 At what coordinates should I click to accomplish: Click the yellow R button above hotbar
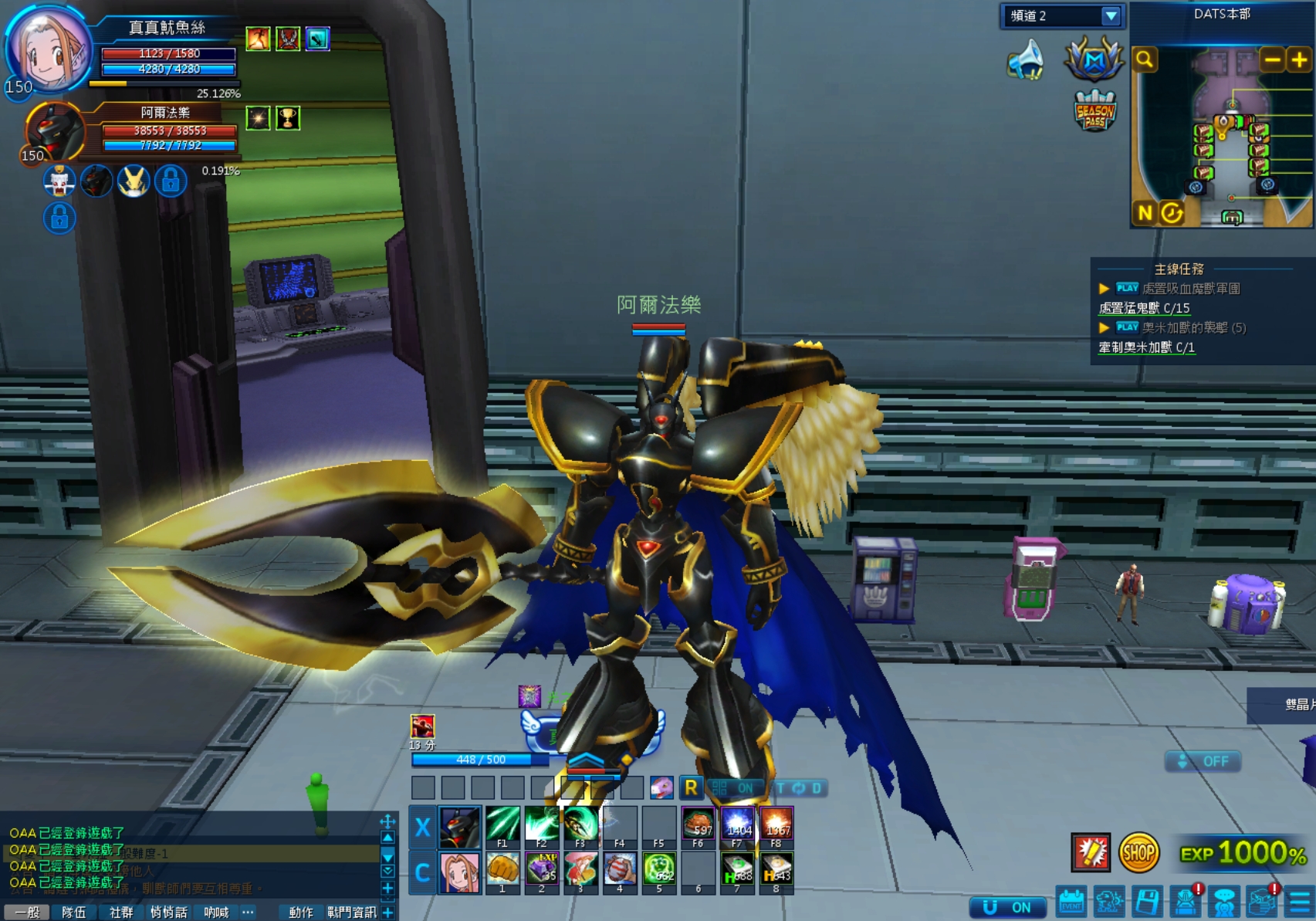pyautogui.click(x=691, y=787)
